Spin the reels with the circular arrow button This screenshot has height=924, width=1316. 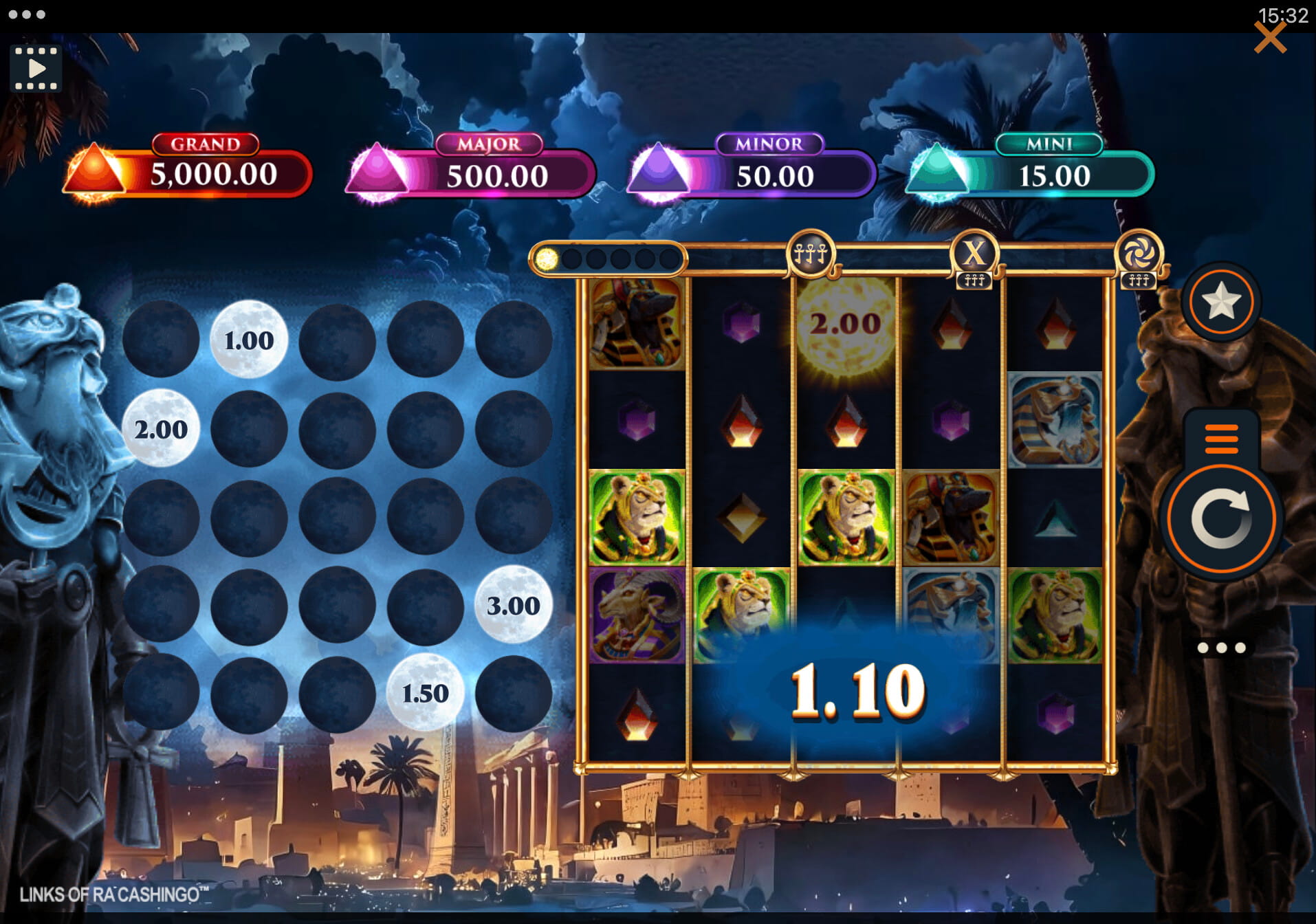[x=1220, y=519]
